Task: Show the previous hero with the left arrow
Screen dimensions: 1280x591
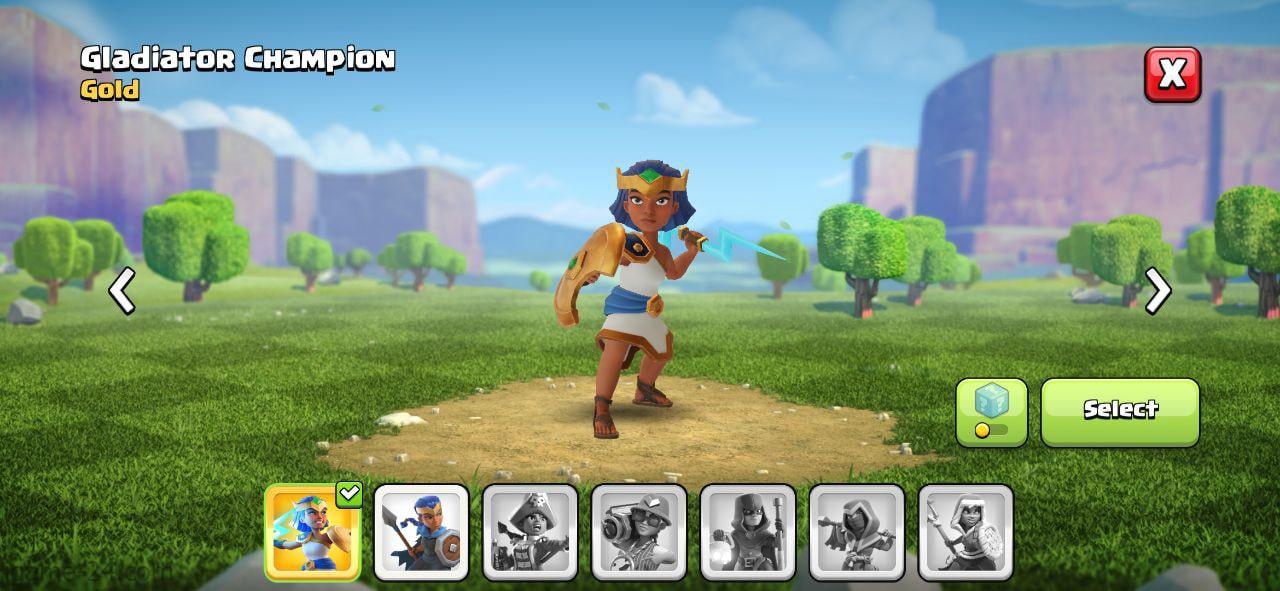Action: click(122, 292)
